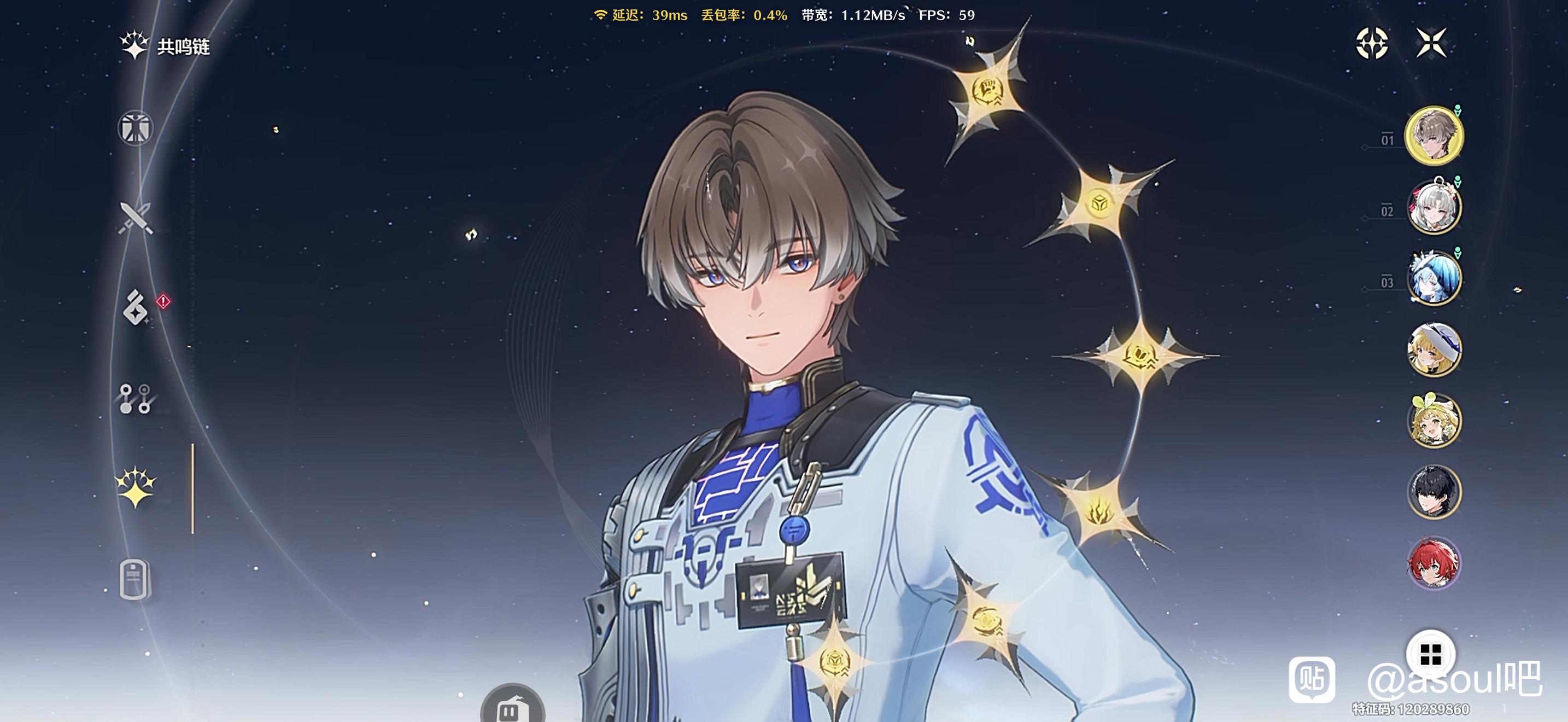1568x722 pixels.
Task: Select the blonde girl wearing a white hat
Action: pyautogui.click(x=1434, y=350)
